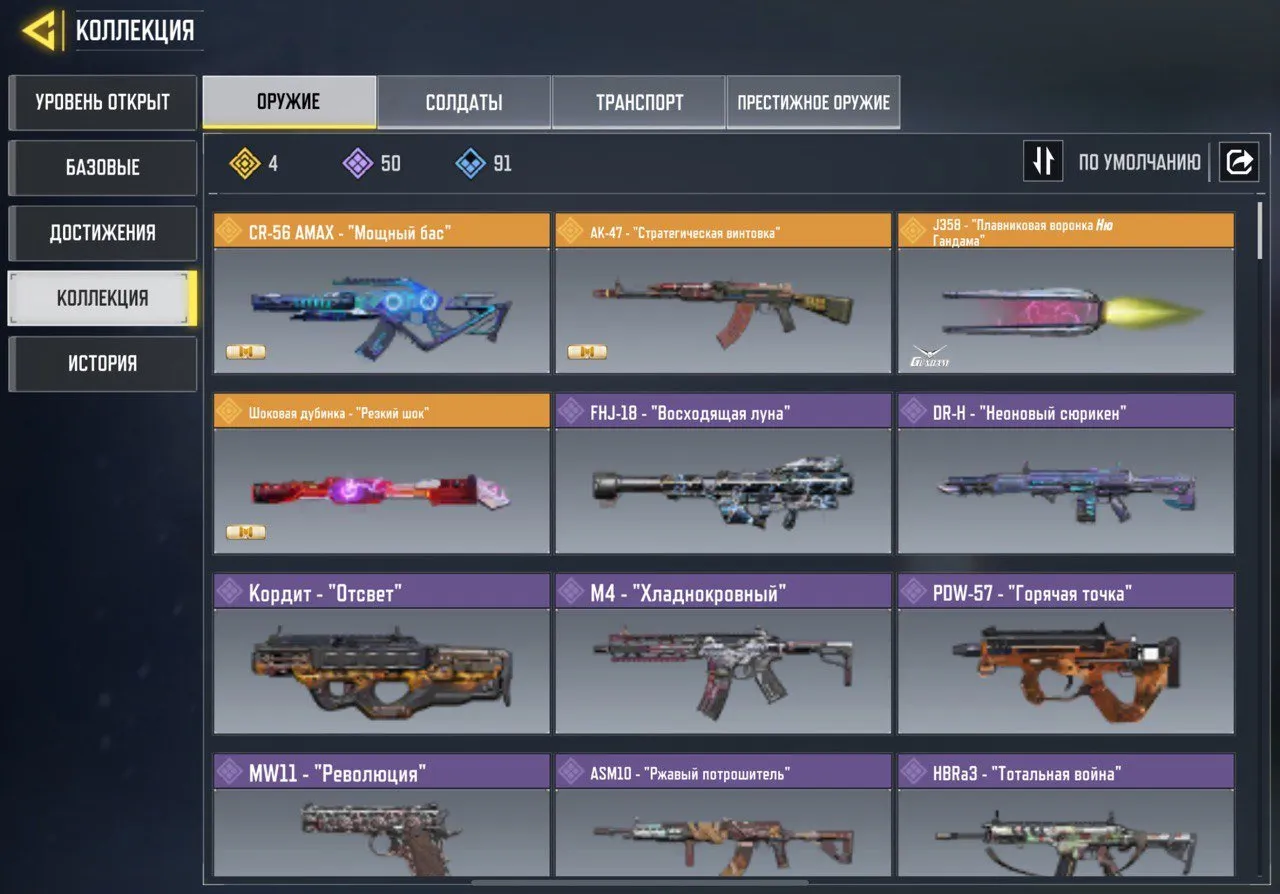Click the Gundam emblem on the J358 card
The image size is (1280, 894).
[931, 354]
